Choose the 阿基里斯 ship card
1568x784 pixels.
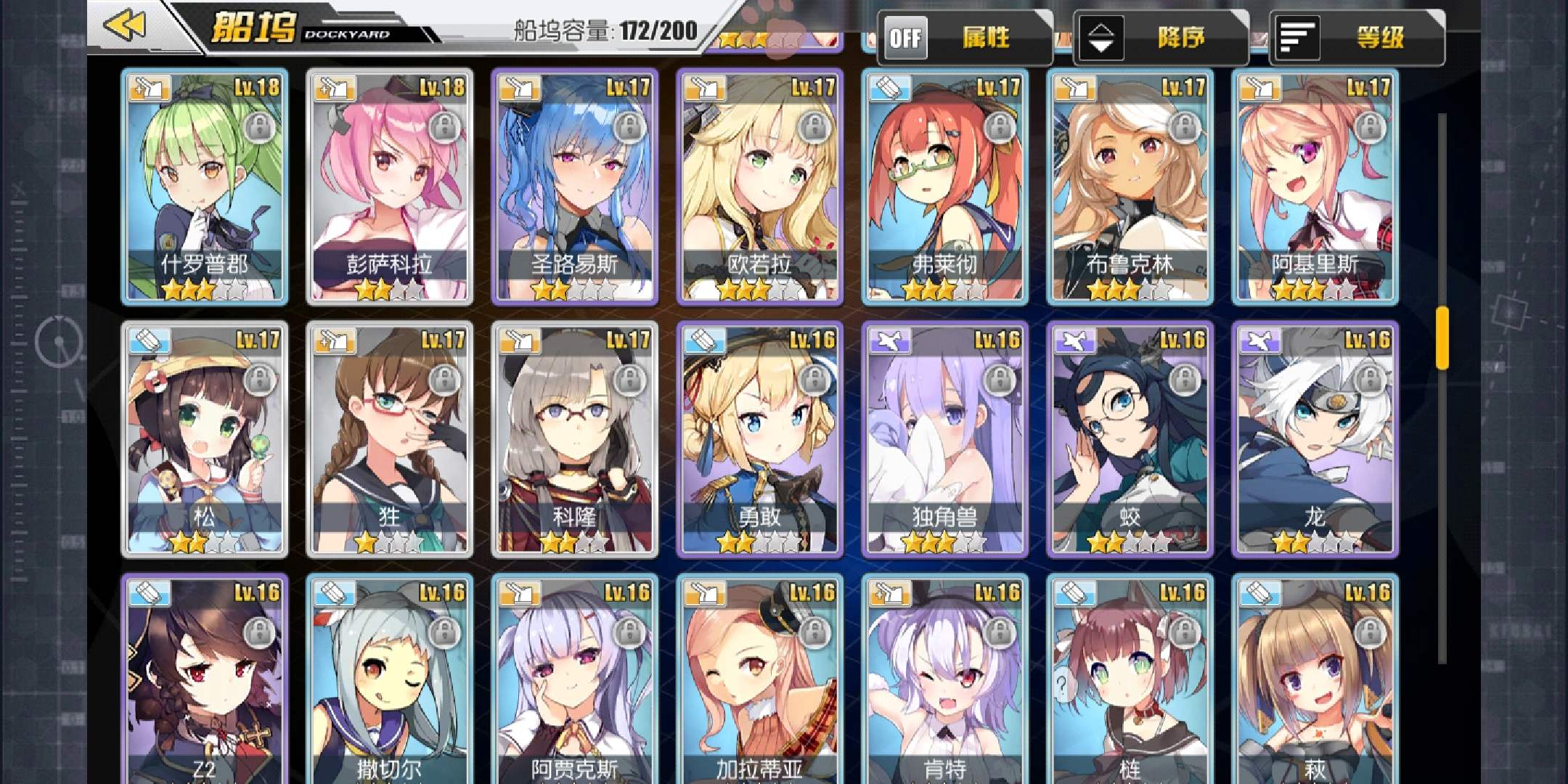pos(1315,187)
